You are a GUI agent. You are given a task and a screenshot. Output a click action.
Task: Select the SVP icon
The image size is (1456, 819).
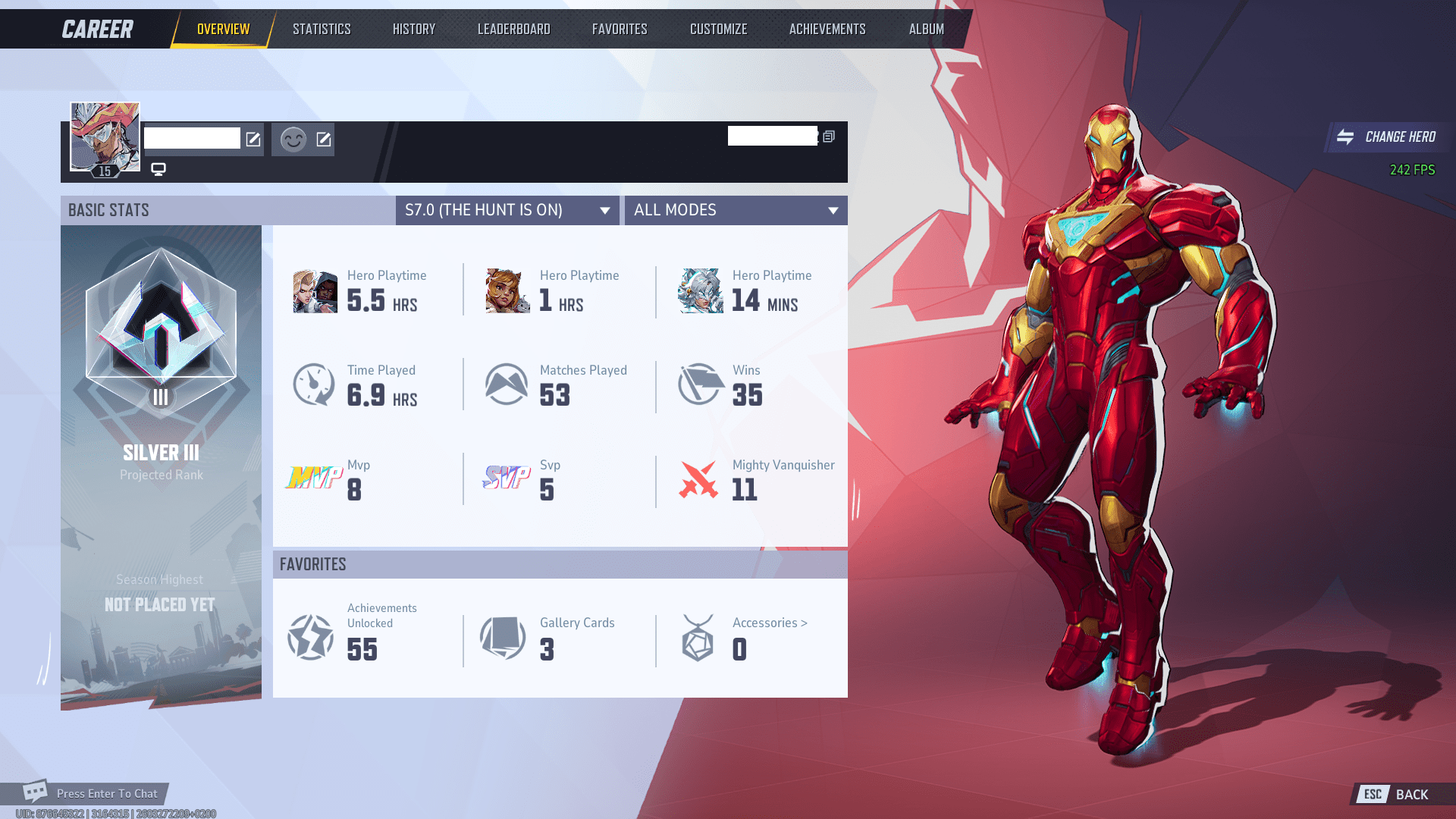click(x=507, y=479)
